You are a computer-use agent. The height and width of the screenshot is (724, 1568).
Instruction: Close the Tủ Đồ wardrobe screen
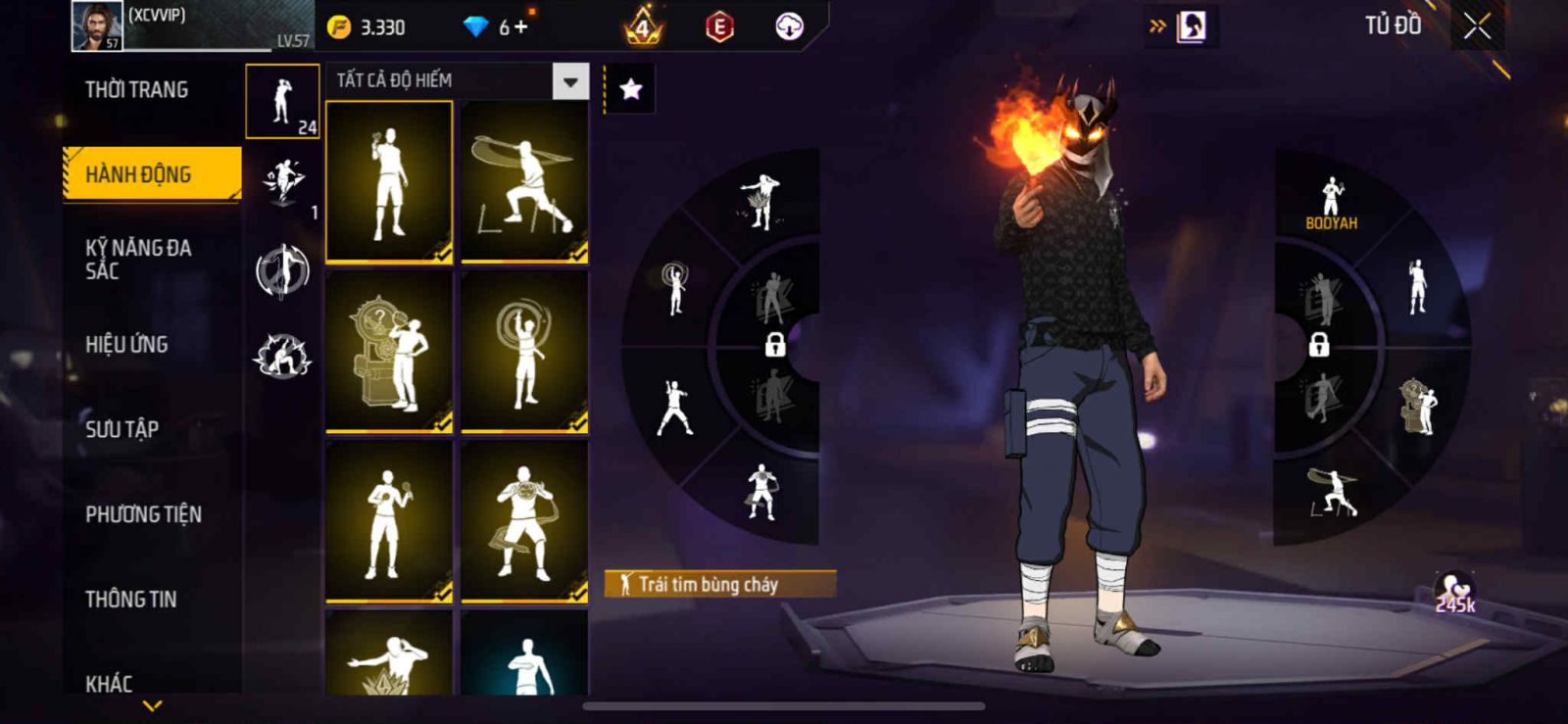(x=1477, y=26)
